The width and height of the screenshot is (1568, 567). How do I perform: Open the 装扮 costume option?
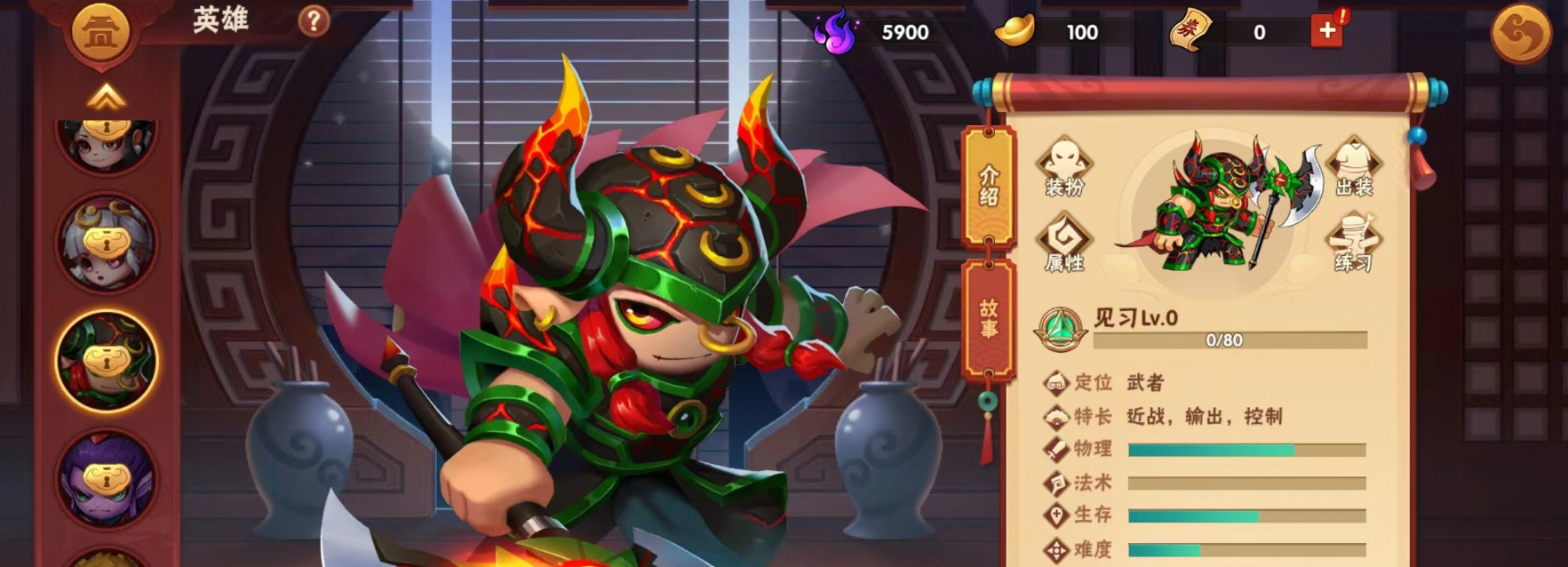pos(1064,167)
